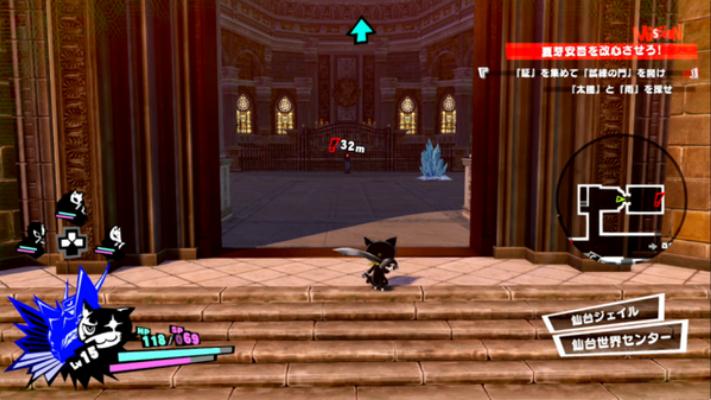Switch to the left party member icon

pos(35,240)
